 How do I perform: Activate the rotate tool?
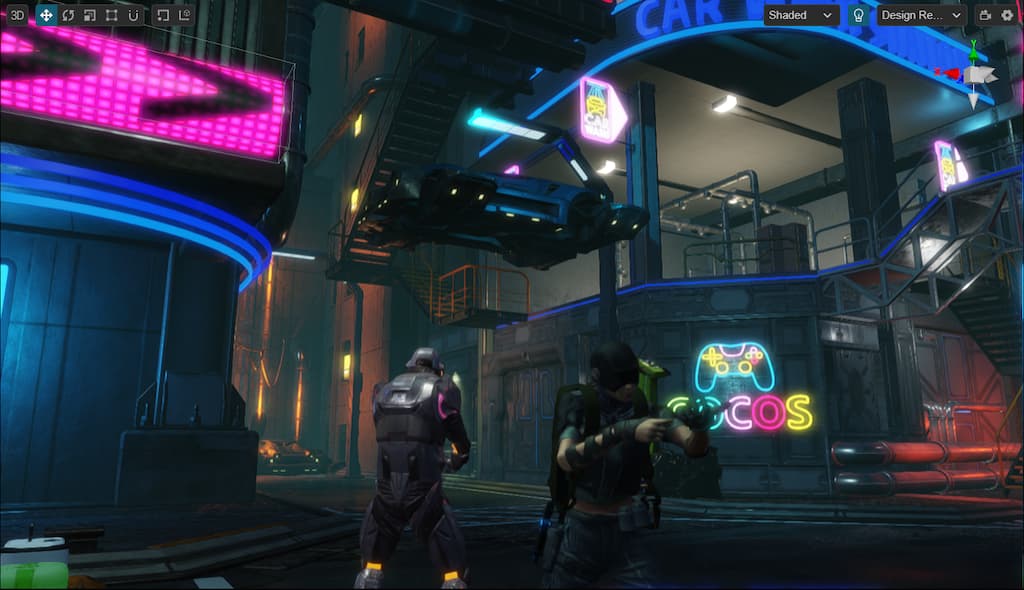point(68,15)
